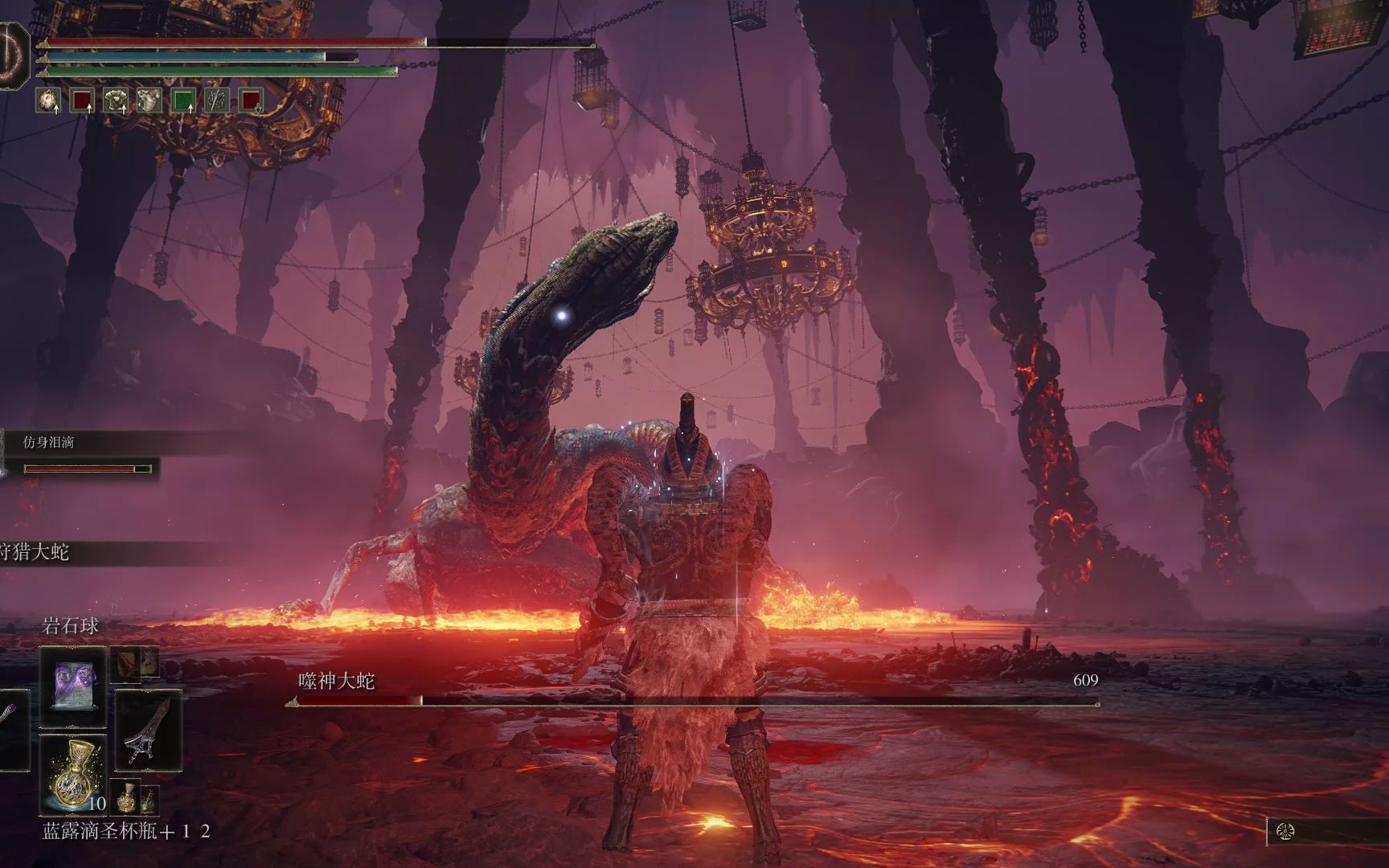Select the blue Cerulean Tears flask slot
This screenshot has width=1389, height=868.
(x=72, y=775)
